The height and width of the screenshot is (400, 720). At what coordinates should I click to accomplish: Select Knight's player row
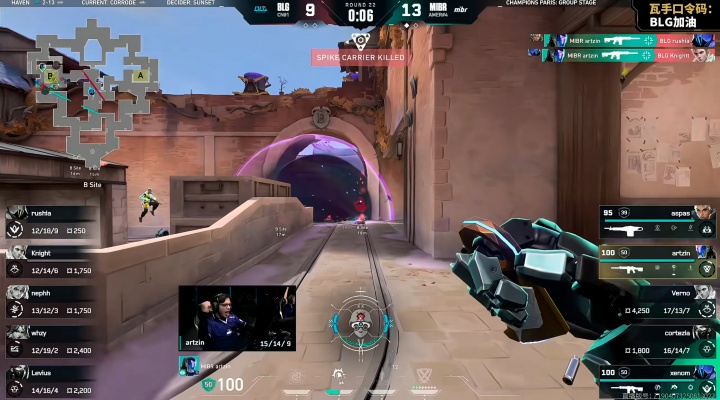pos(50,262)
